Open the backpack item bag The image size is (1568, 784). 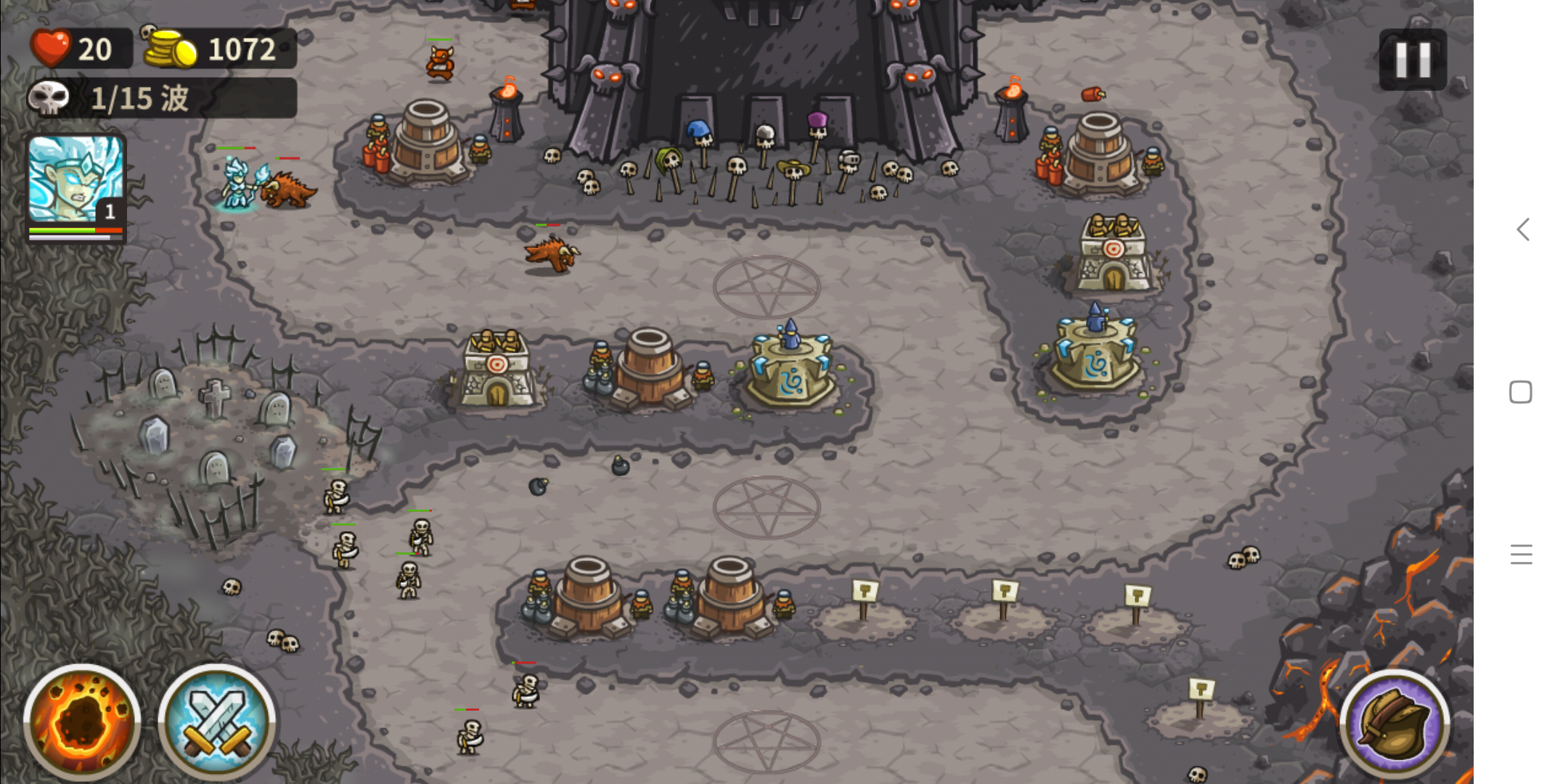click(x=1394, y=724)
